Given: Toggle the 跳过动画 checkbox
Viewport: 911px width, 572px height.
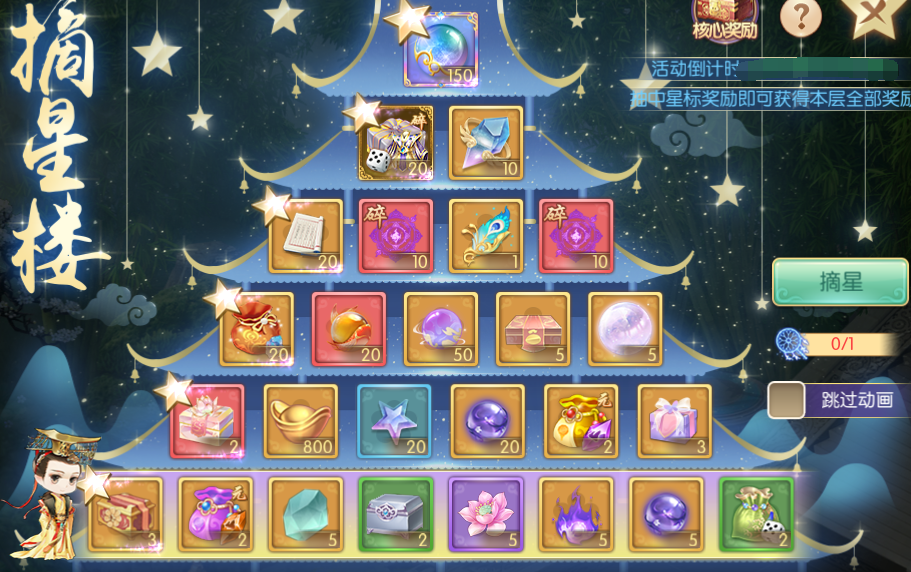Looking at the screenshot, I should [786, 400].
